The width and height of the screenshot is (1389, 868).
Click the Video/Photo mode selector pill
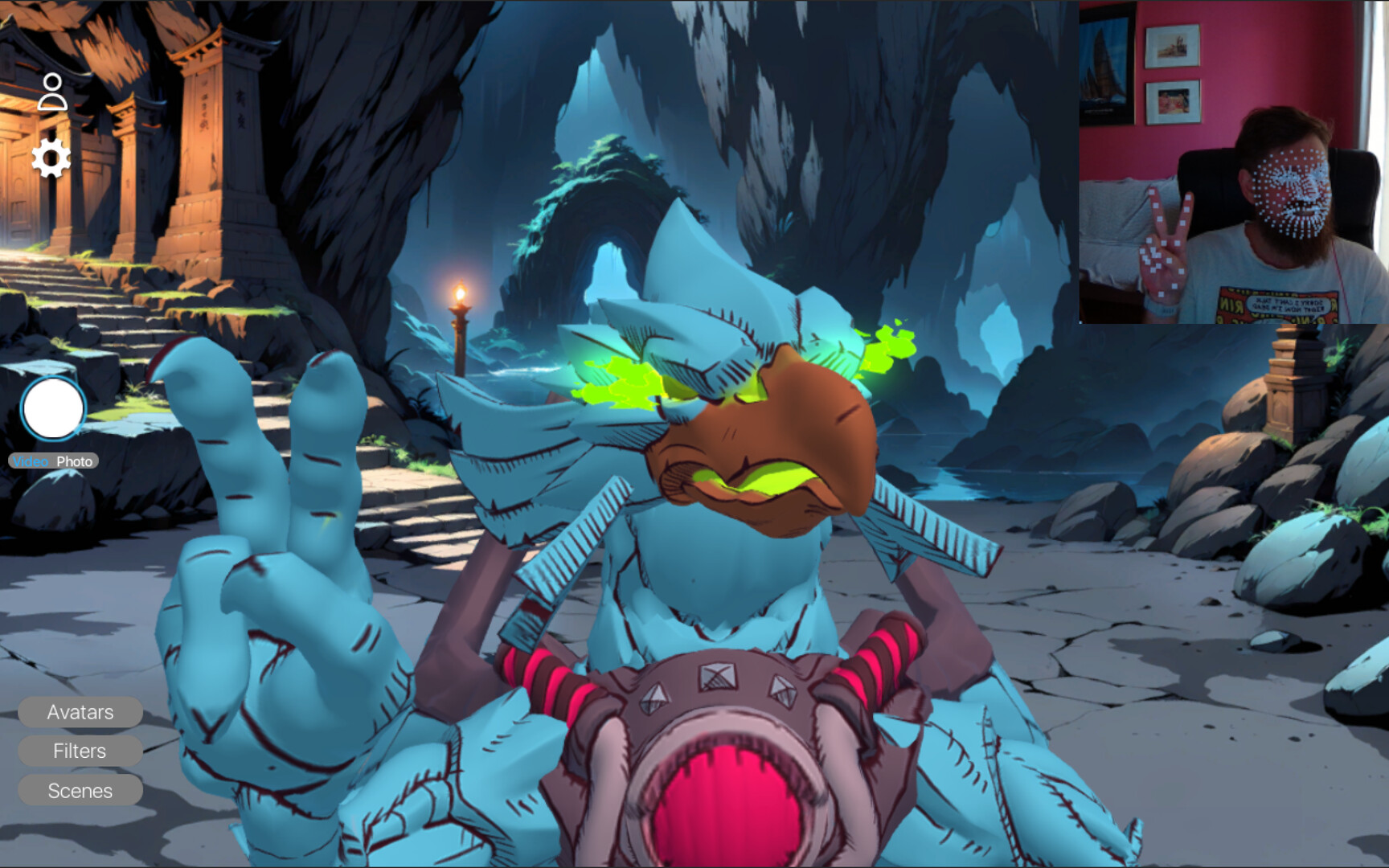click(52, 461)
